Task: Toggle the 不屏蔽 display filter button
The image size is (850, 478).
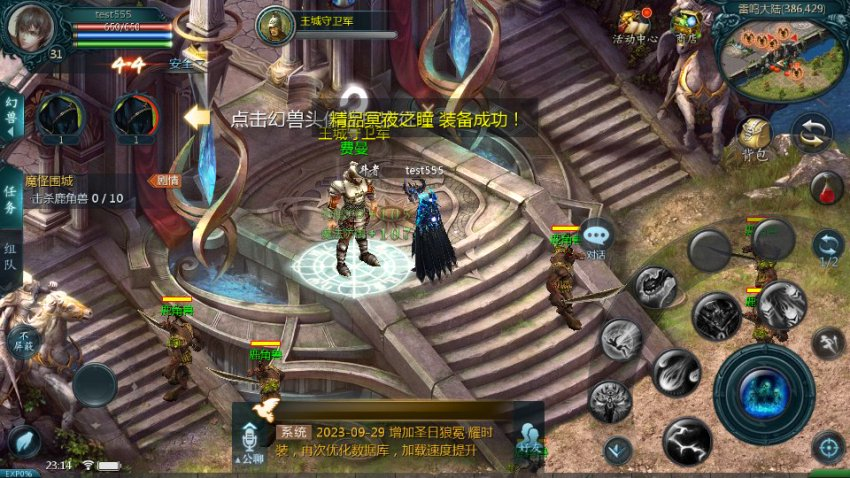Action: coord(22,341)
